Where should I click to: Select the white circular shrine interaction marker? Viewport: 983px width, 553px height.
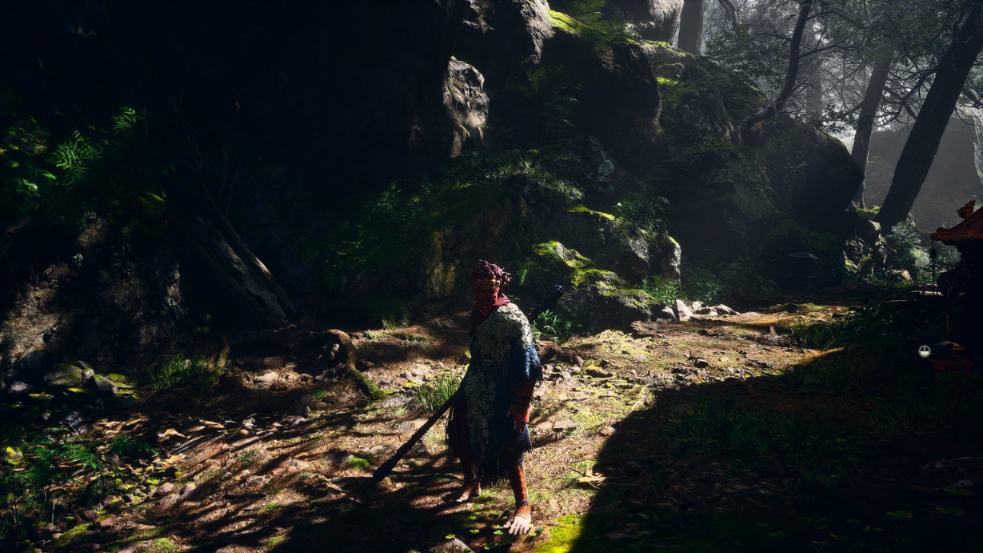(x=924, y=351)
